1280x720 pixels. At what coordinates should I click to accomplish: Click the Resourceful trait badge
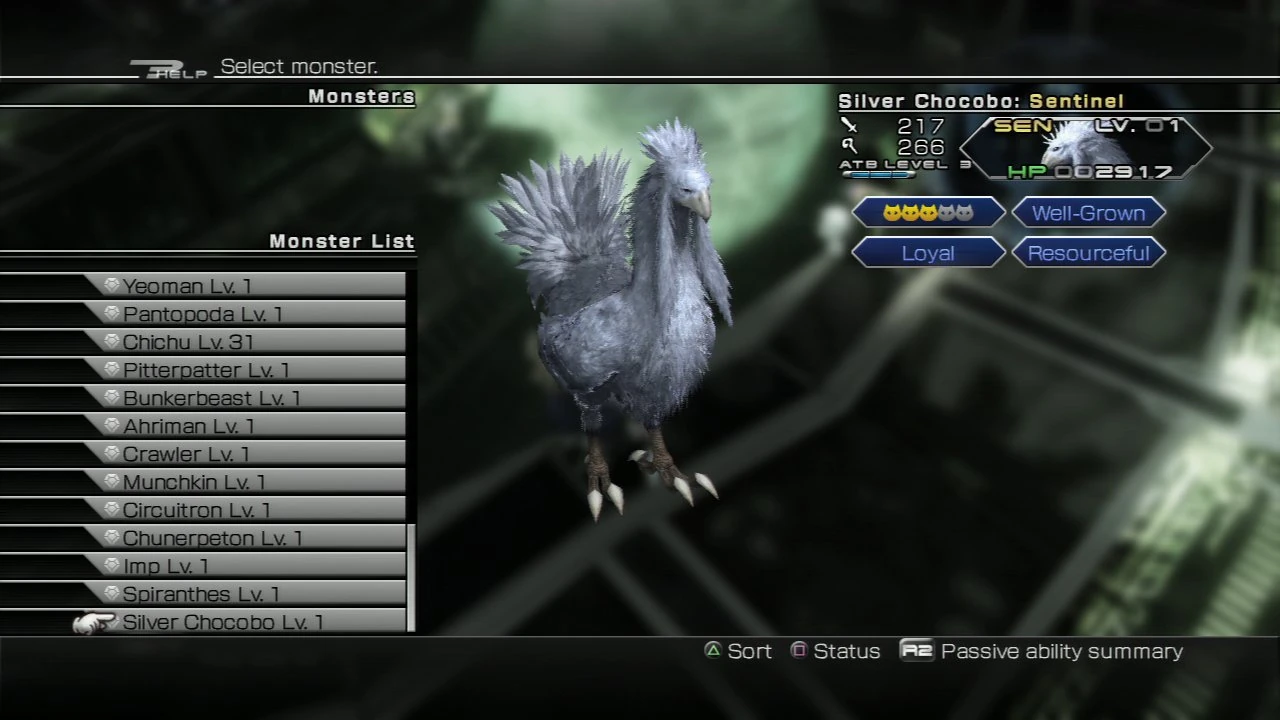click(1088, 253)
